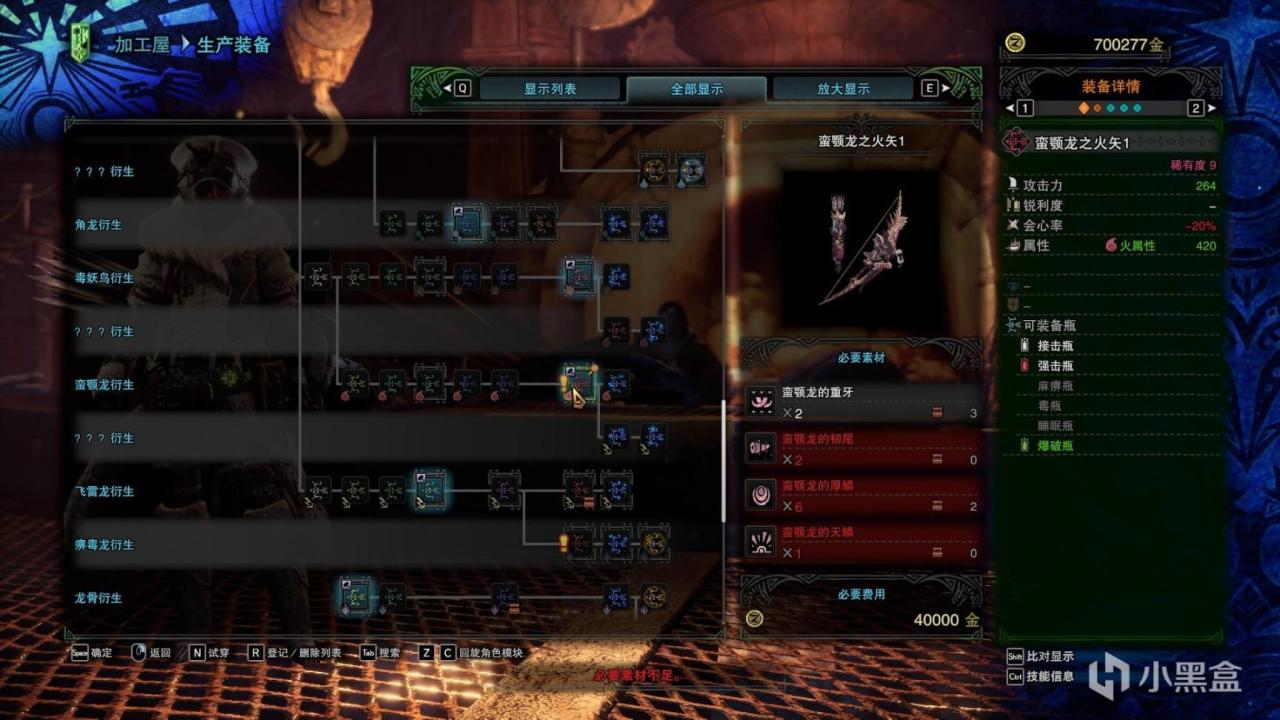Open the 放大显示 view tab
1280x720 pixels.
843,88
